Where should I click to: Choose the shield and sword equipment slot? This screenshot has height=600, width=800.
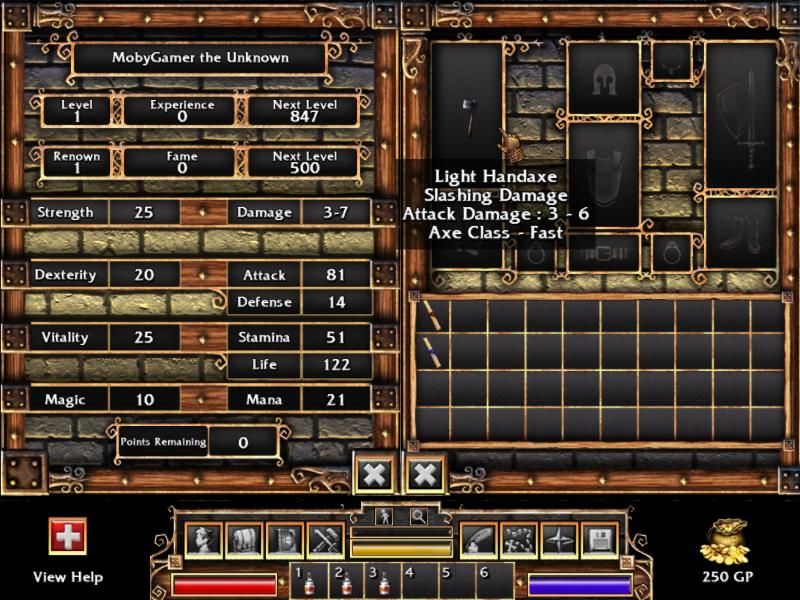(x=741, y=115)
